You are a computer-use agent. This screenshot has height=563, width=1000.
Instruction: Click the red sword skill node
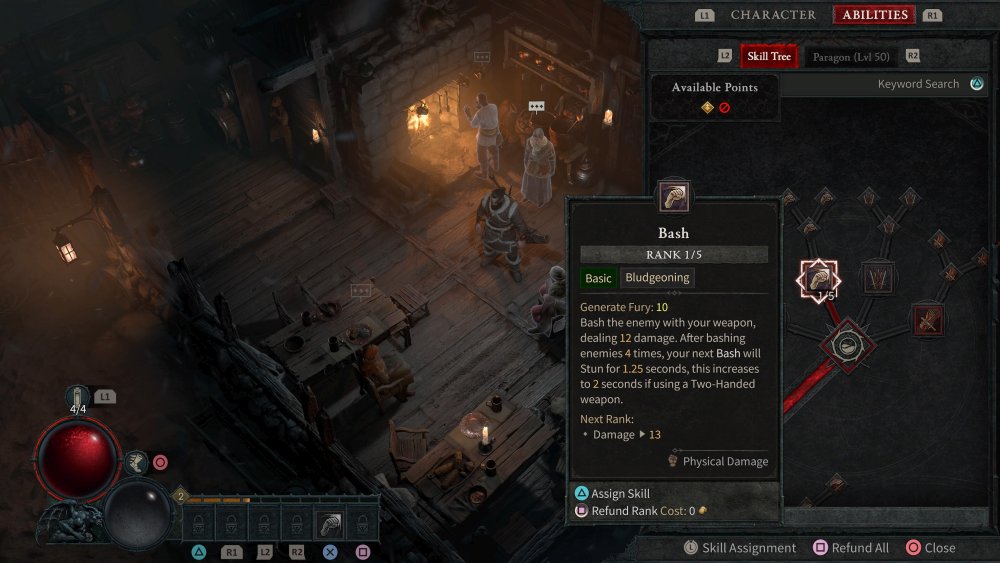coord(926,320)
